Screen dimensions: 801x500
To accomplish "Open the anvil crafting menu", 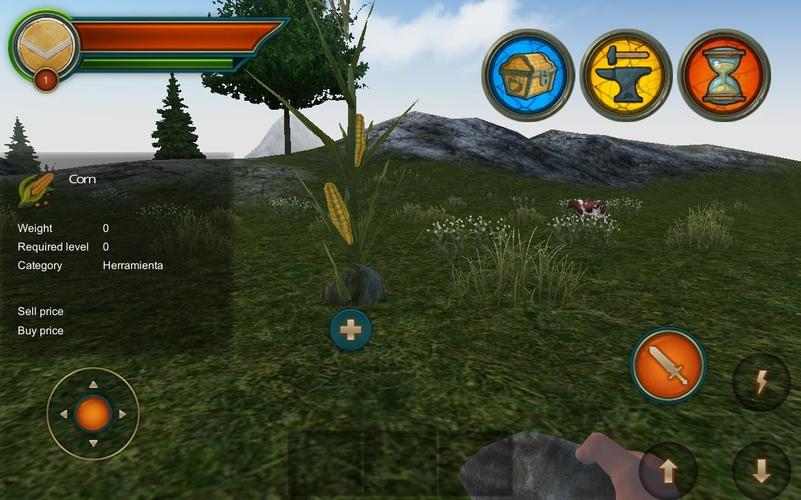I will click(625, 75).
